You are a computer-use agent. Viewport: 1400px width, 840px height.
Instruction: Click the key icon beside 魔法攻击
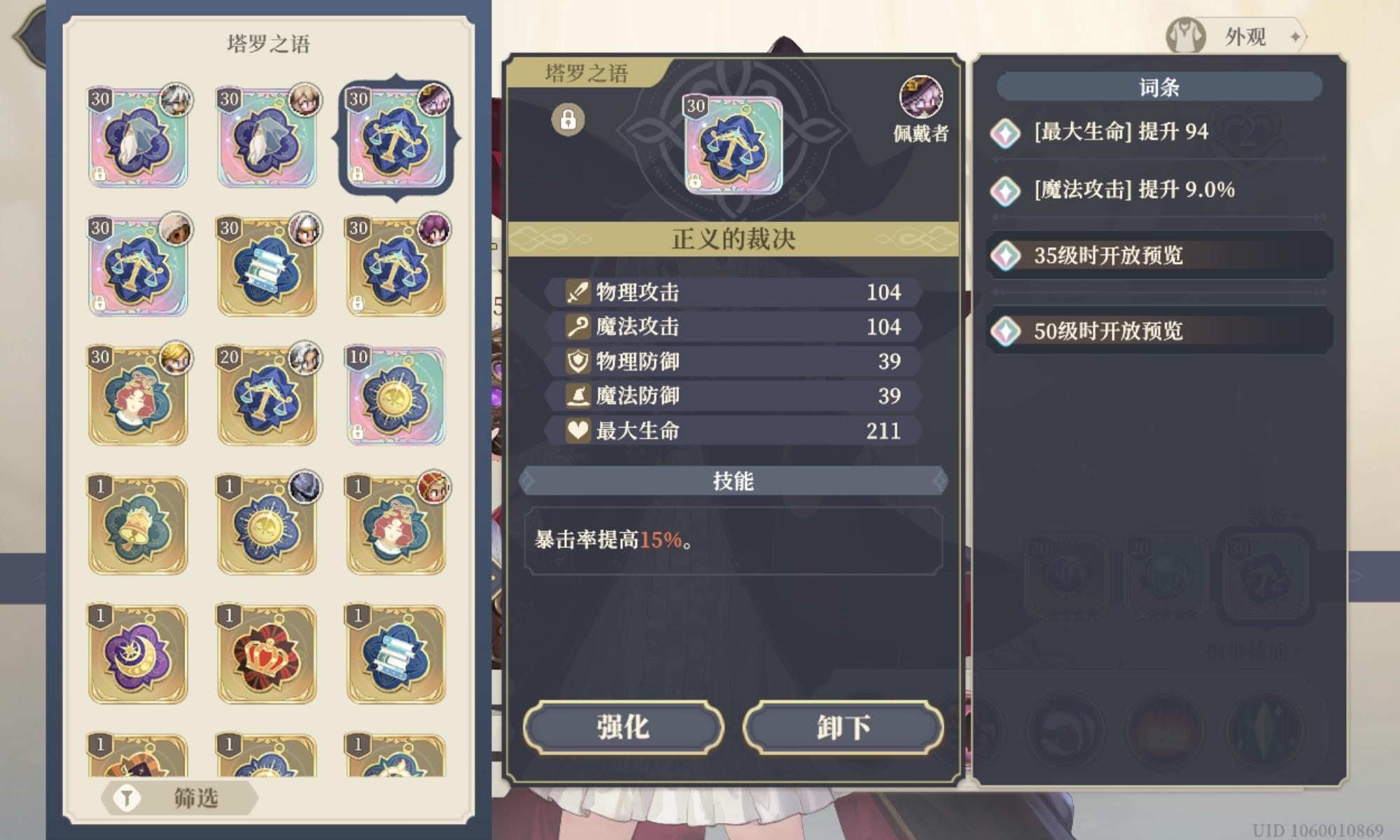pyautogui.click(x=577, y=327)
